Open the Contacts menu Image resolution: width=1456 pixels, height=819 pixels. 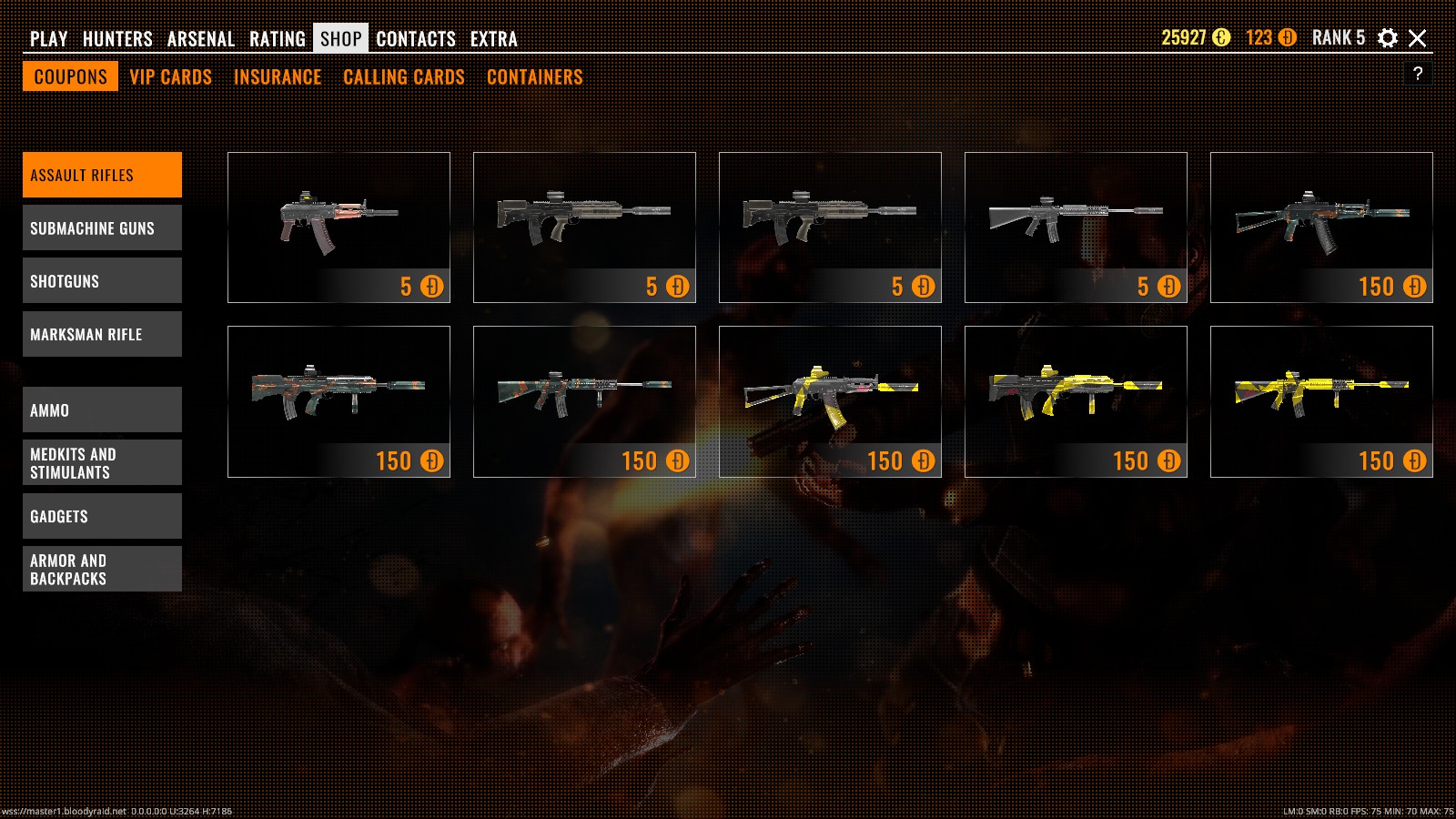pos(416,38)
